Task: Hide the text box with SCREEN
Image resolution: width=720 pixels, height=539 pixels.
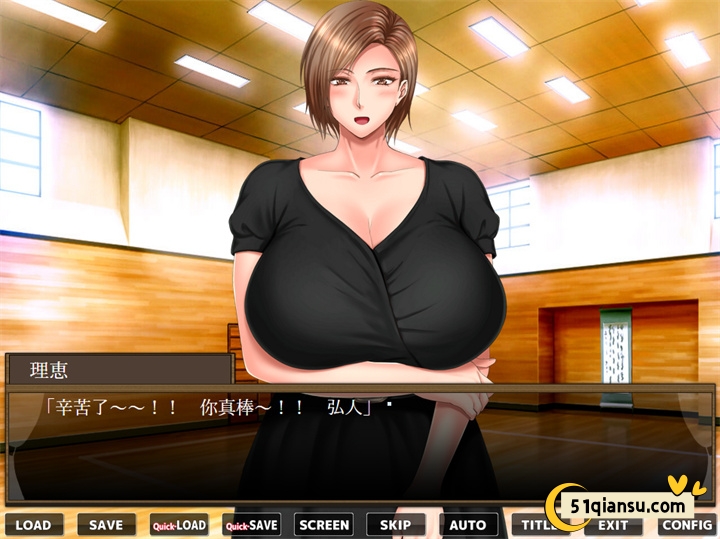Action: click(324, 525)
